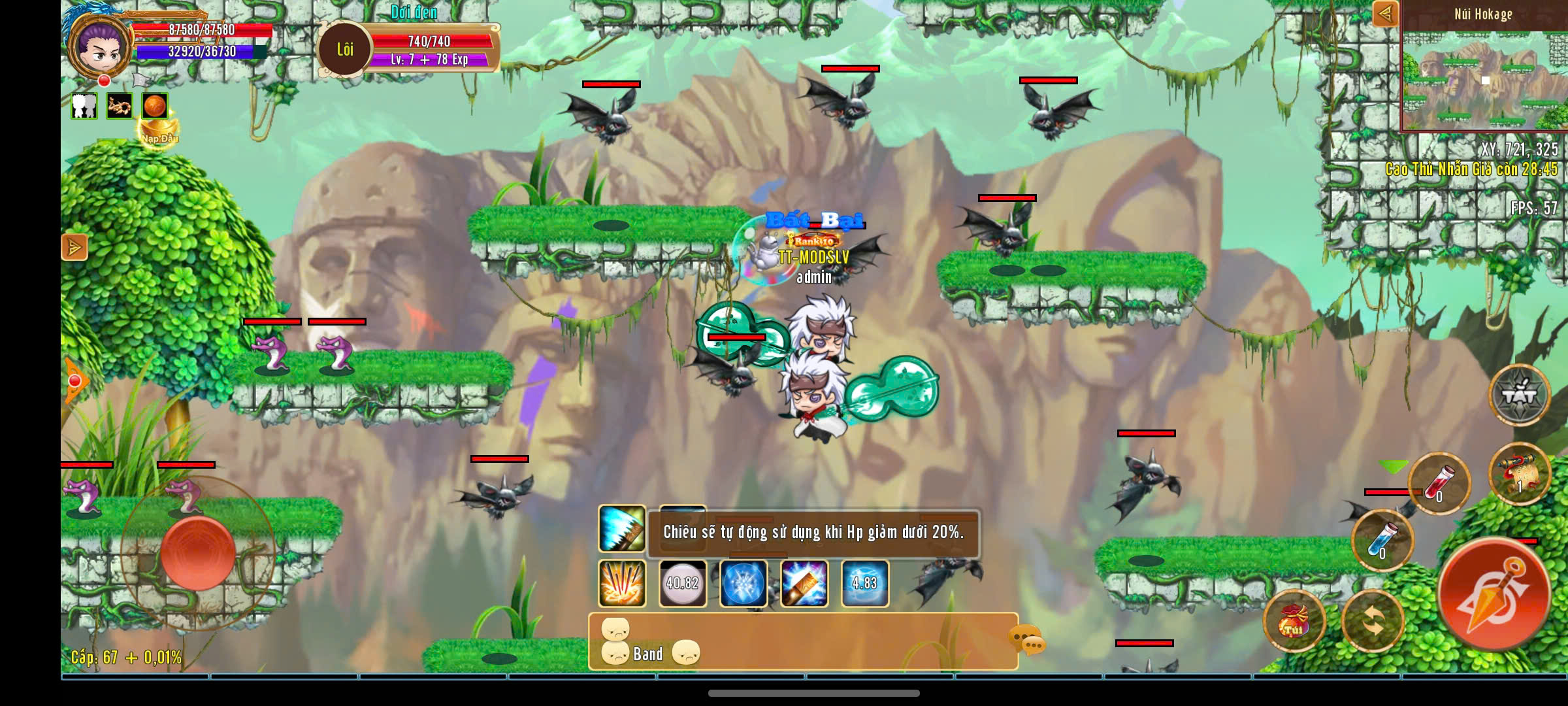Open the chat bubbles button

1027,639
